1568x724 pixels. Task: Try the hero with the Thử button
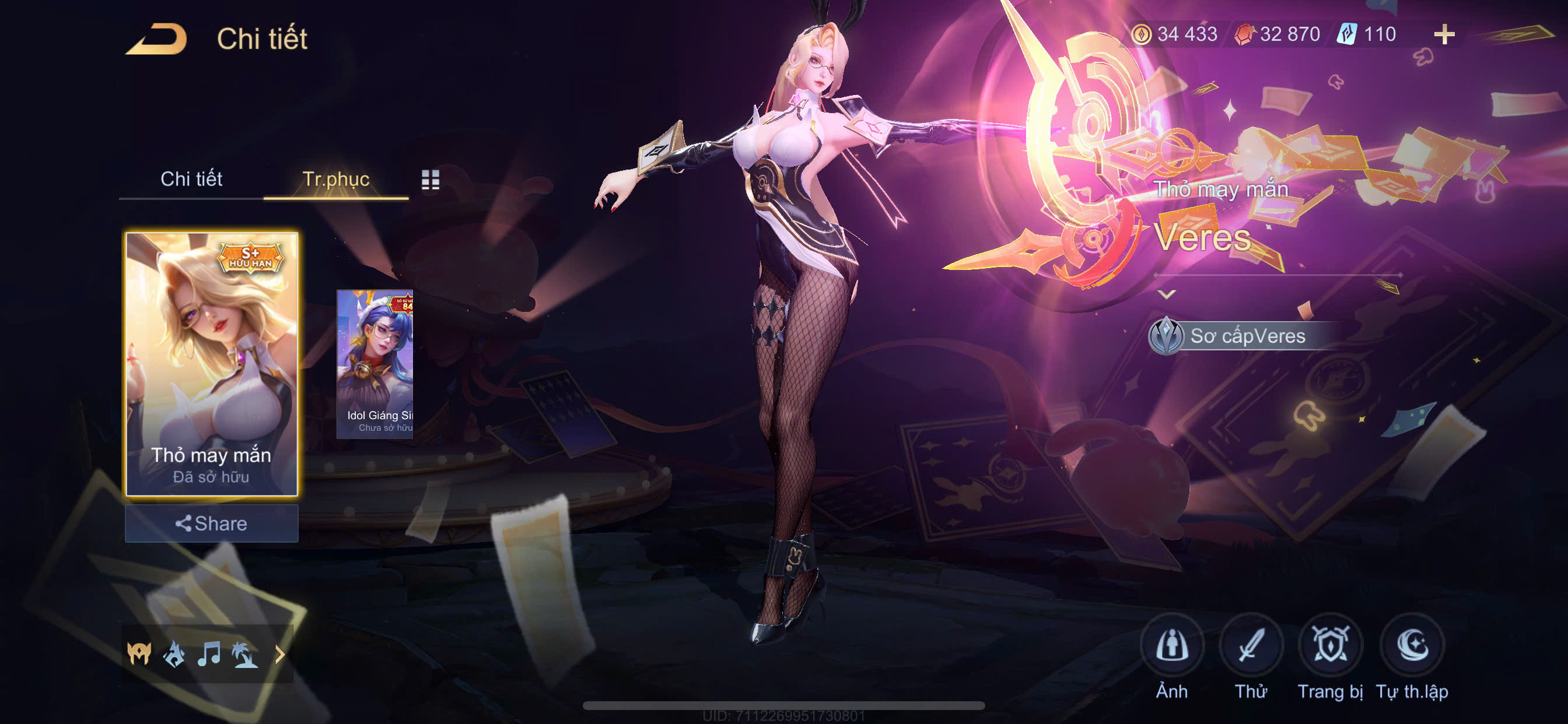coord(1251,646)
